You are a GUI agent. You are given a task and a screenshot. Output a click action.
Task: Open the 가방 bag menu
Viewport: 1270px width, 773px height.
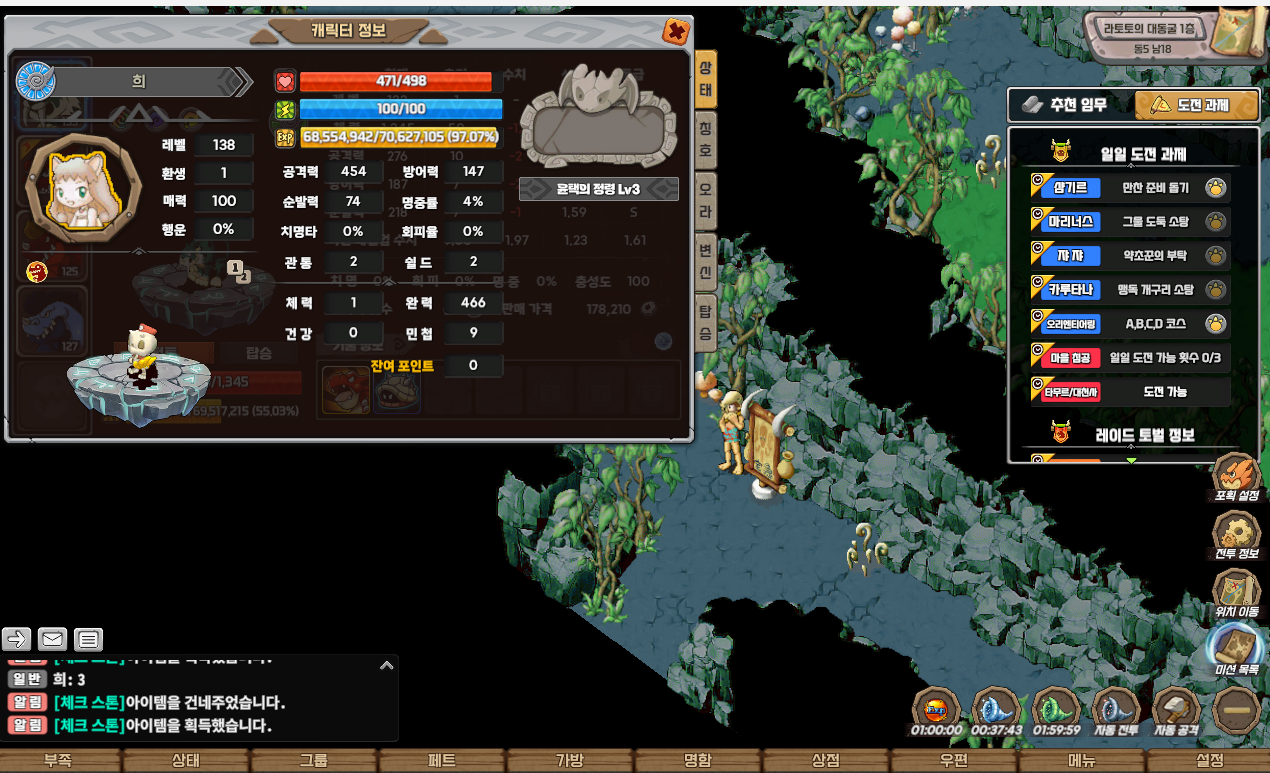coord(569,761)
